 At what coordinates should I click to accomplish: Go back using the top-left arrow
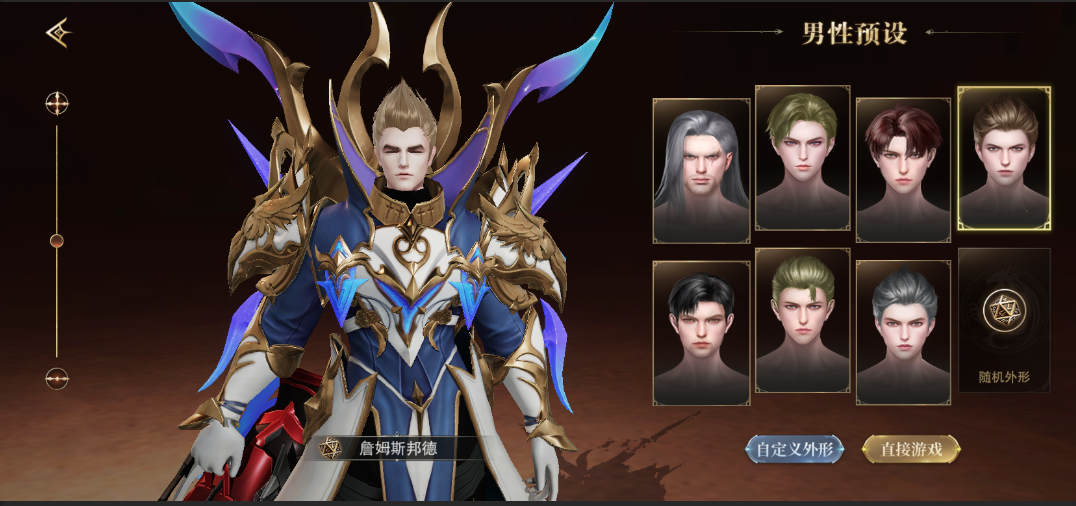pos(58,34)
